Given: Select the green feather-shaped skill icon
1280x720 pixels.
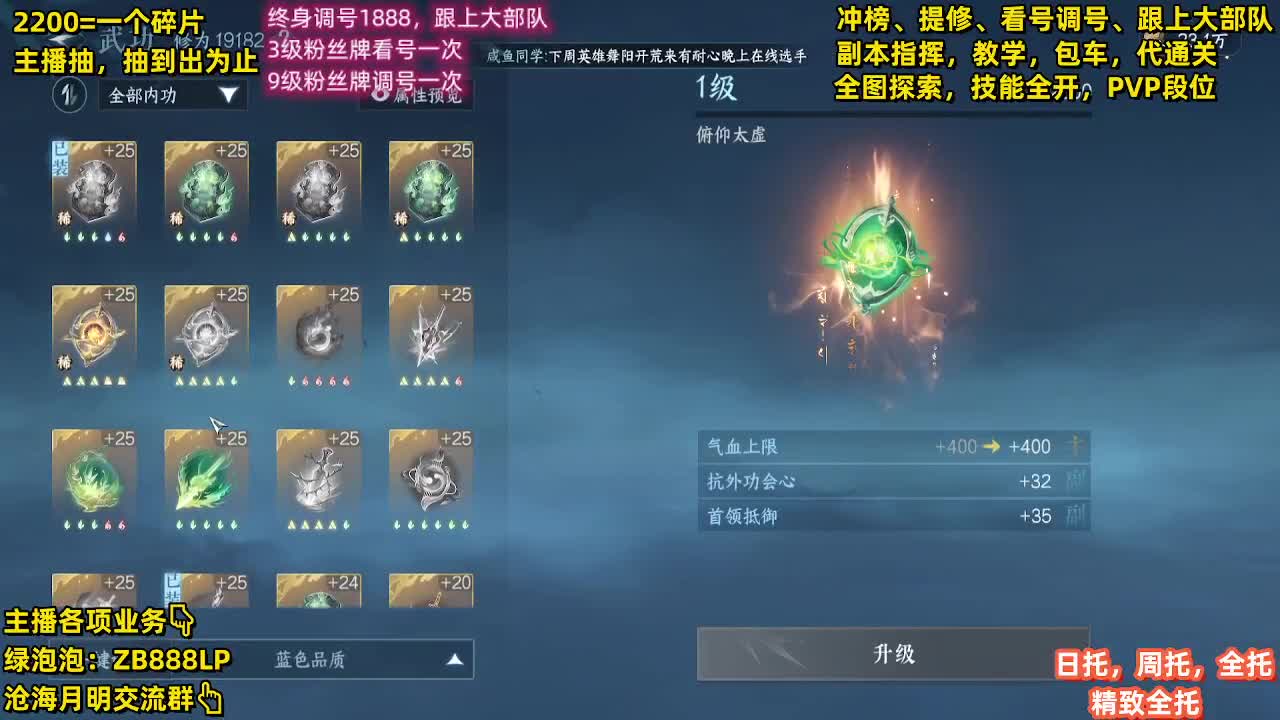Looking at the screenshot, I should tap(206, 478).
